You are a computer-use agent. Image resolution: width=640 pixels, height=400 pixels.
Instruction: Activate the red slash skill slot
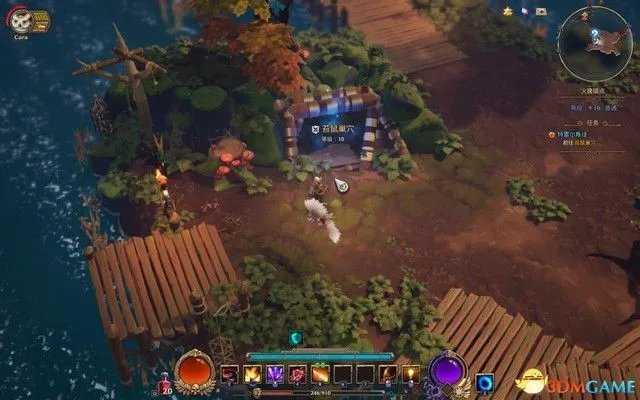click(230, 374)
